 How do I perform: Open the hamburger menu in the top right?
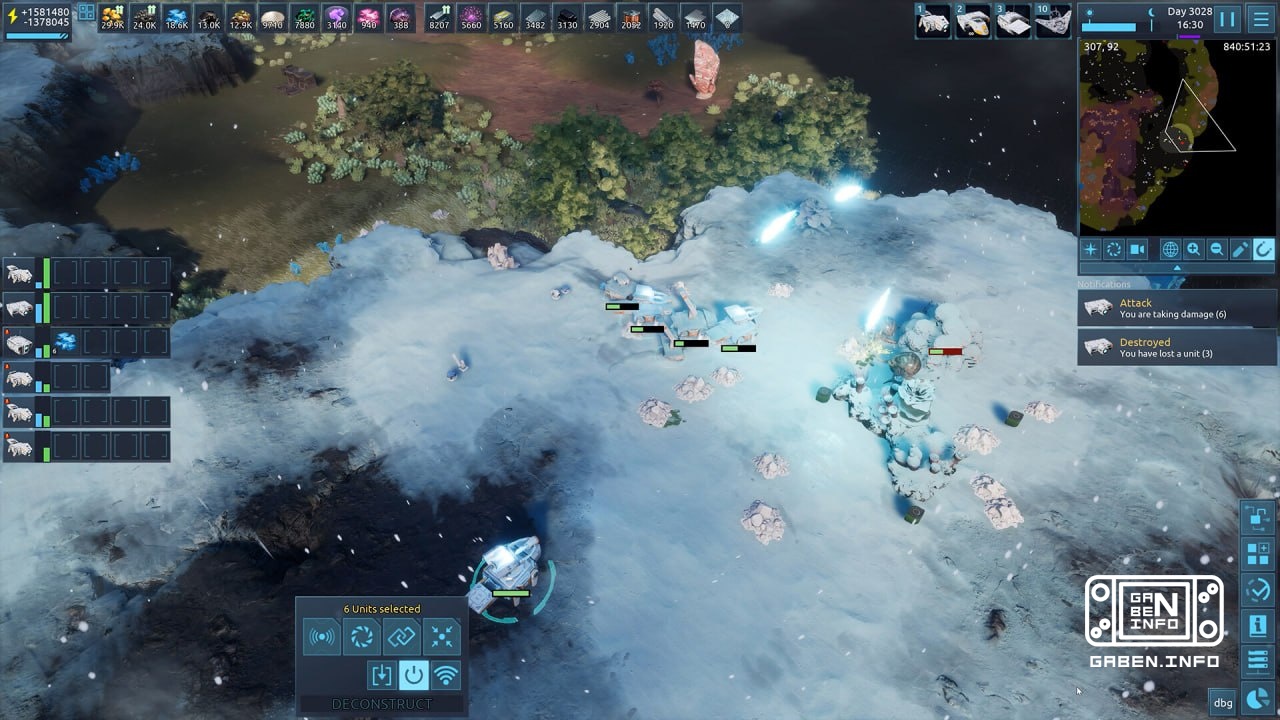[1260, 18]
